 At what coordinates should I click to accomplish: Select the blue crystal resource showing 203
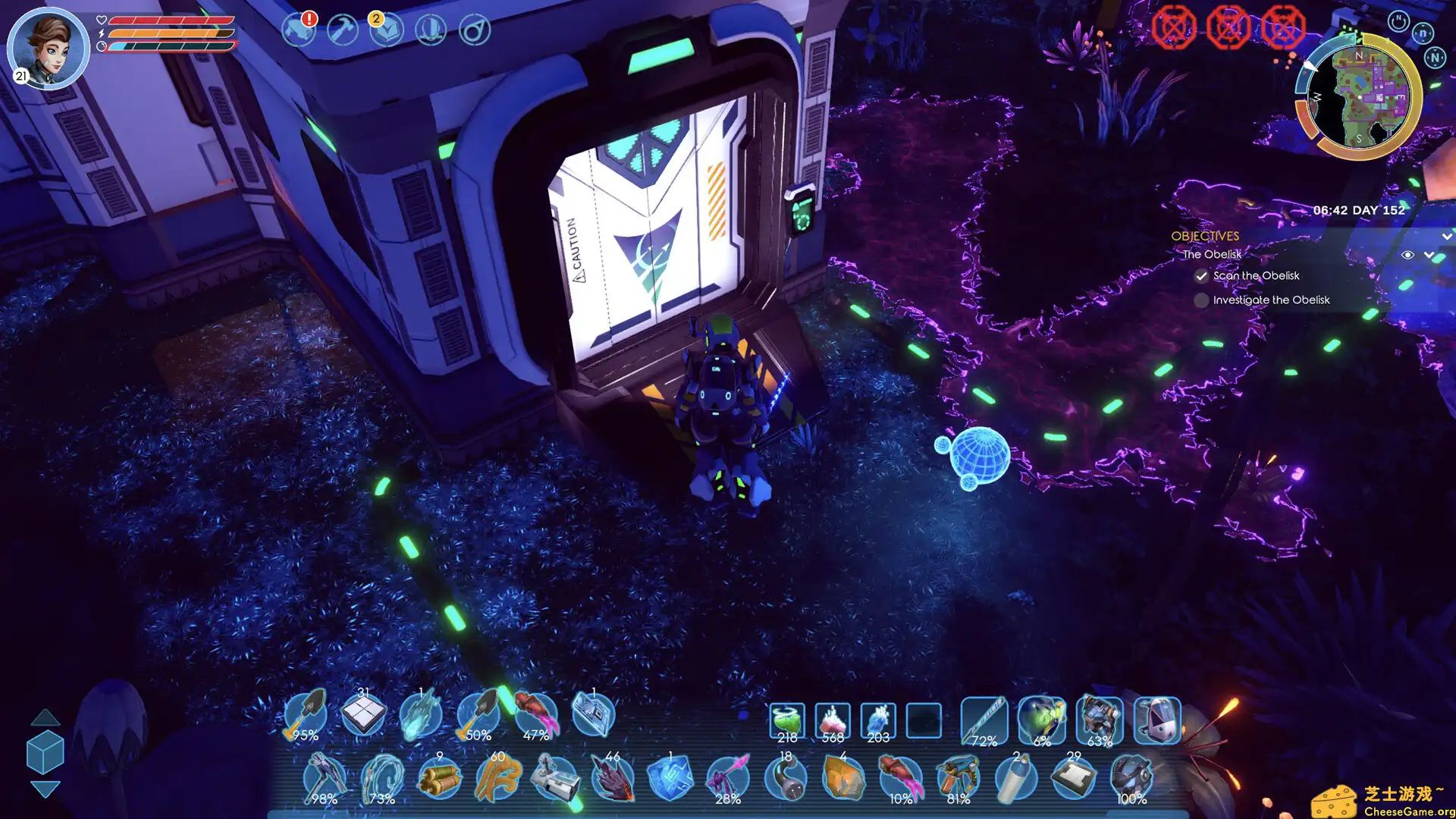coord(878,720)
